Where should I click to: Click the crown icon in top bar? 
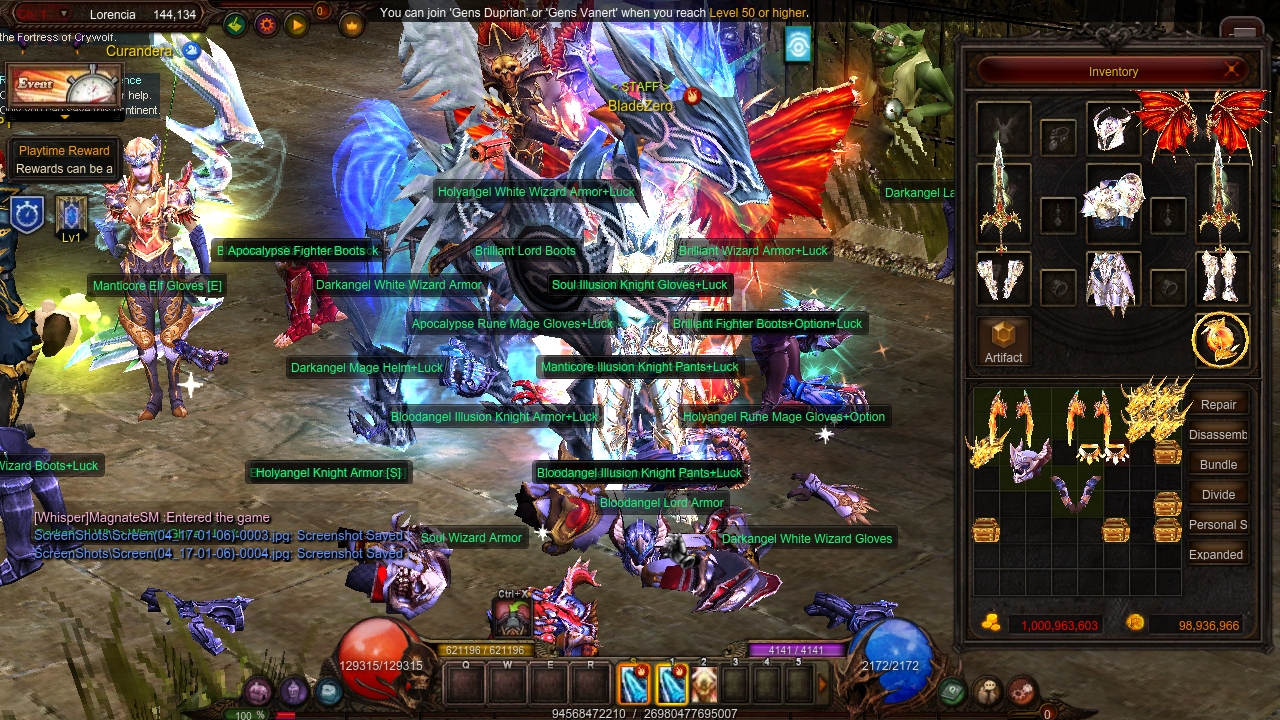point(352,24)
